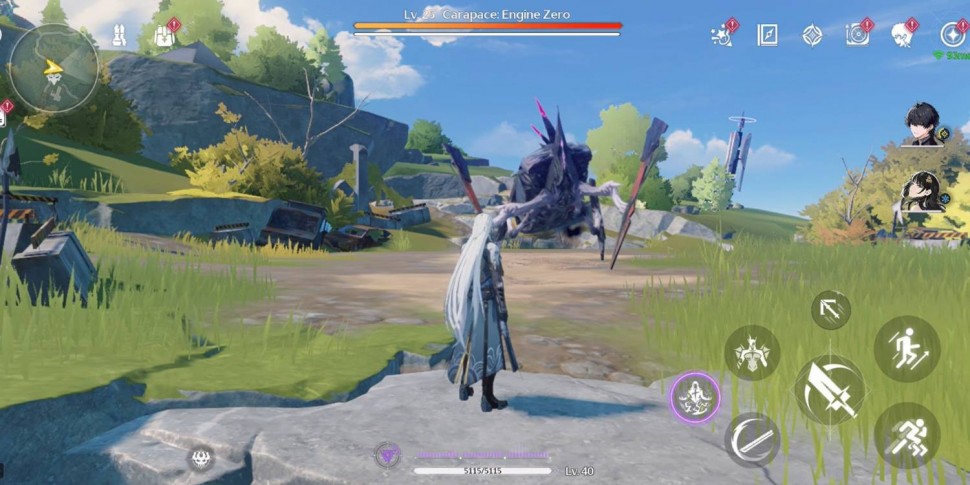Open the events star-burst icon
The height and width of the screenshot is (485, 970).
tap(722, 35)
